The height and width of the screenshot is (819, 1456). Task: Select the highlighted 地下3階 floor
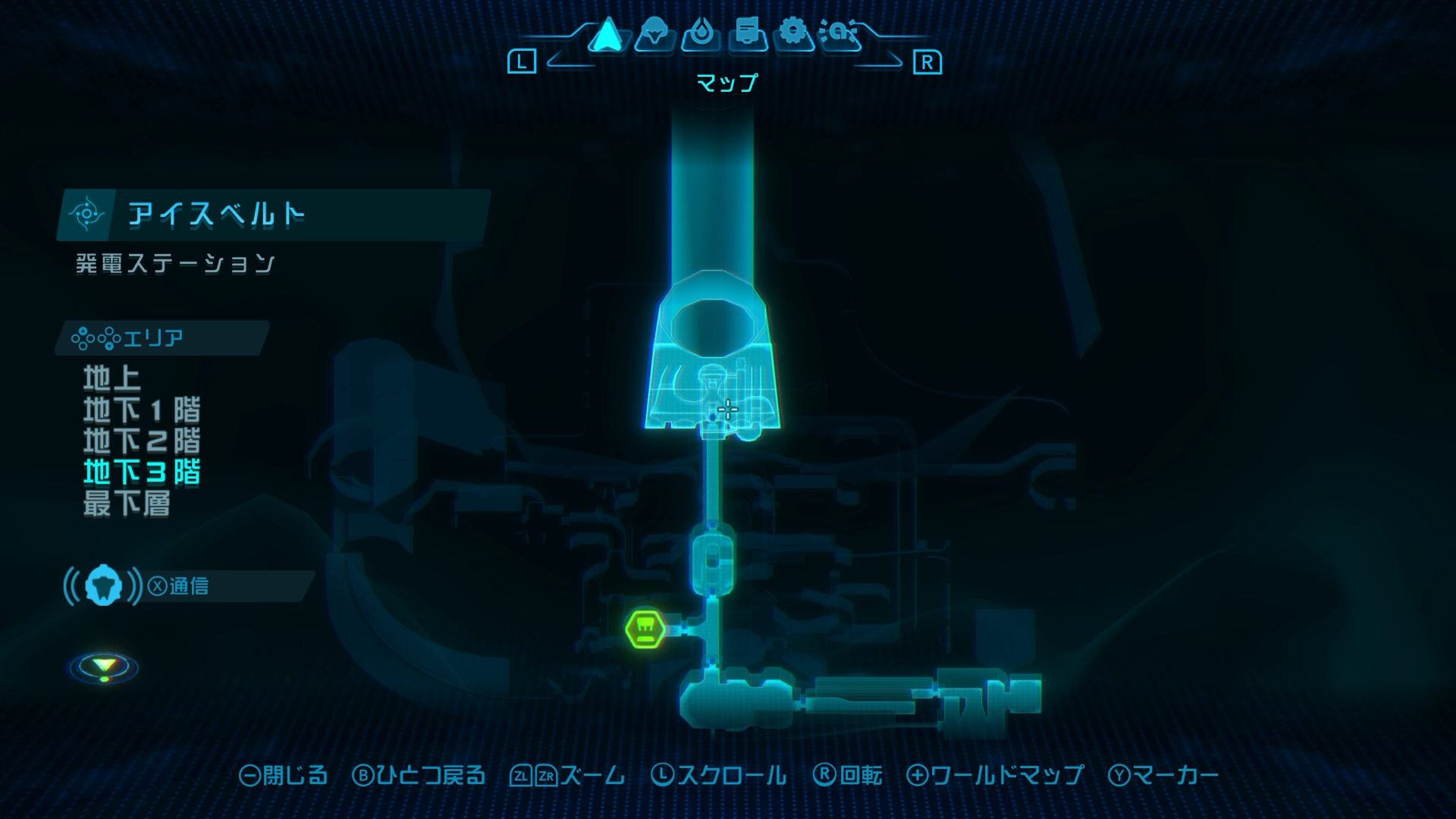pyautogui.click(x=142, y=472)
